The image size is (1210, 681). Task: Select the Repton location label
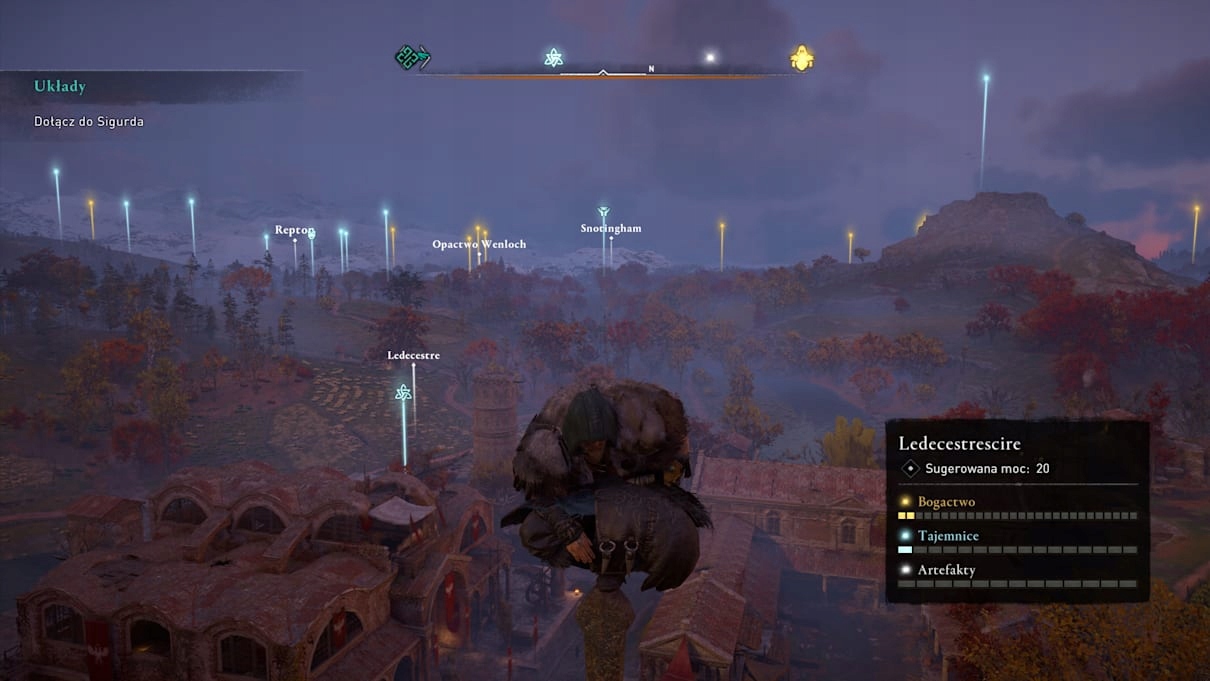295,230
